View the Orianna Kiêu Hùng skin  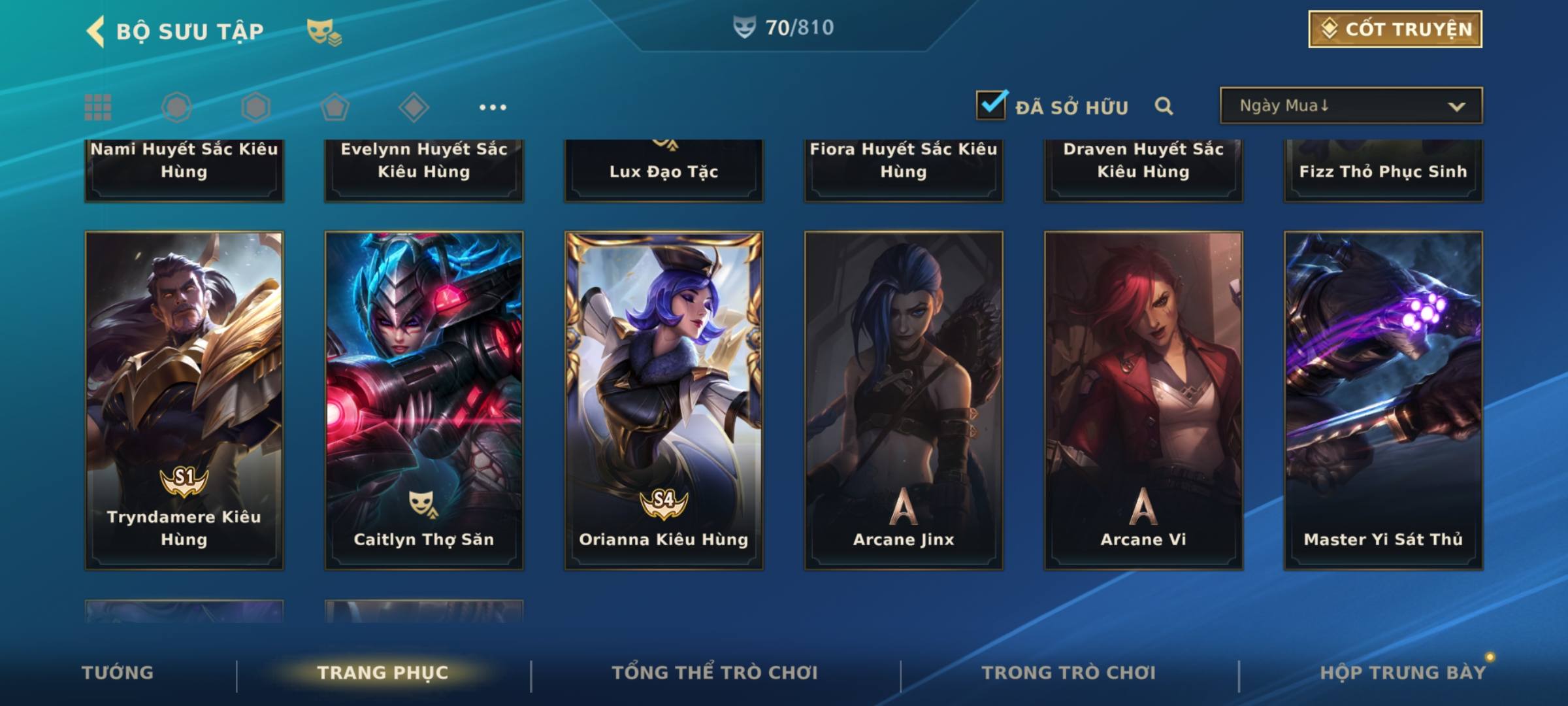664,400
